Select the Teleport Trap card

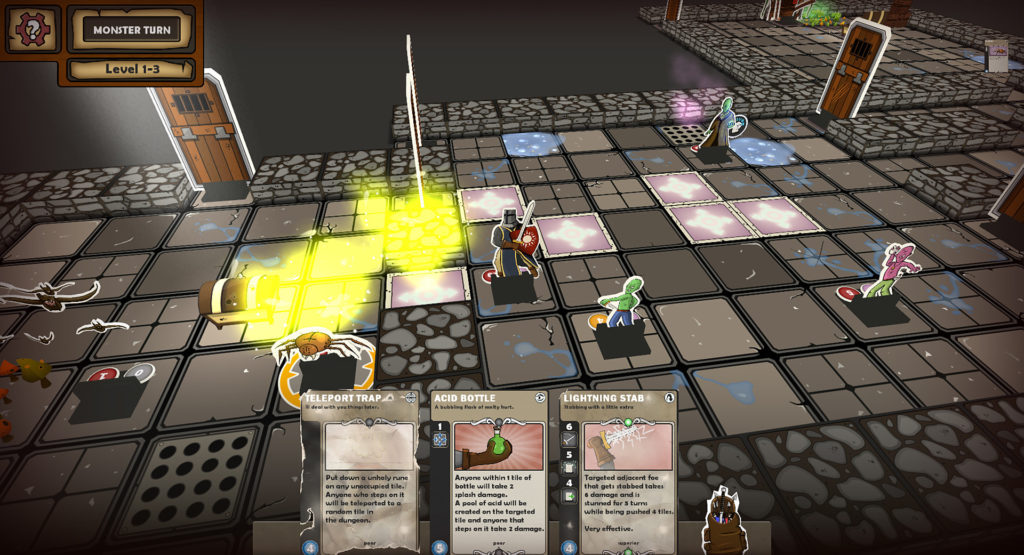[360, 470]
